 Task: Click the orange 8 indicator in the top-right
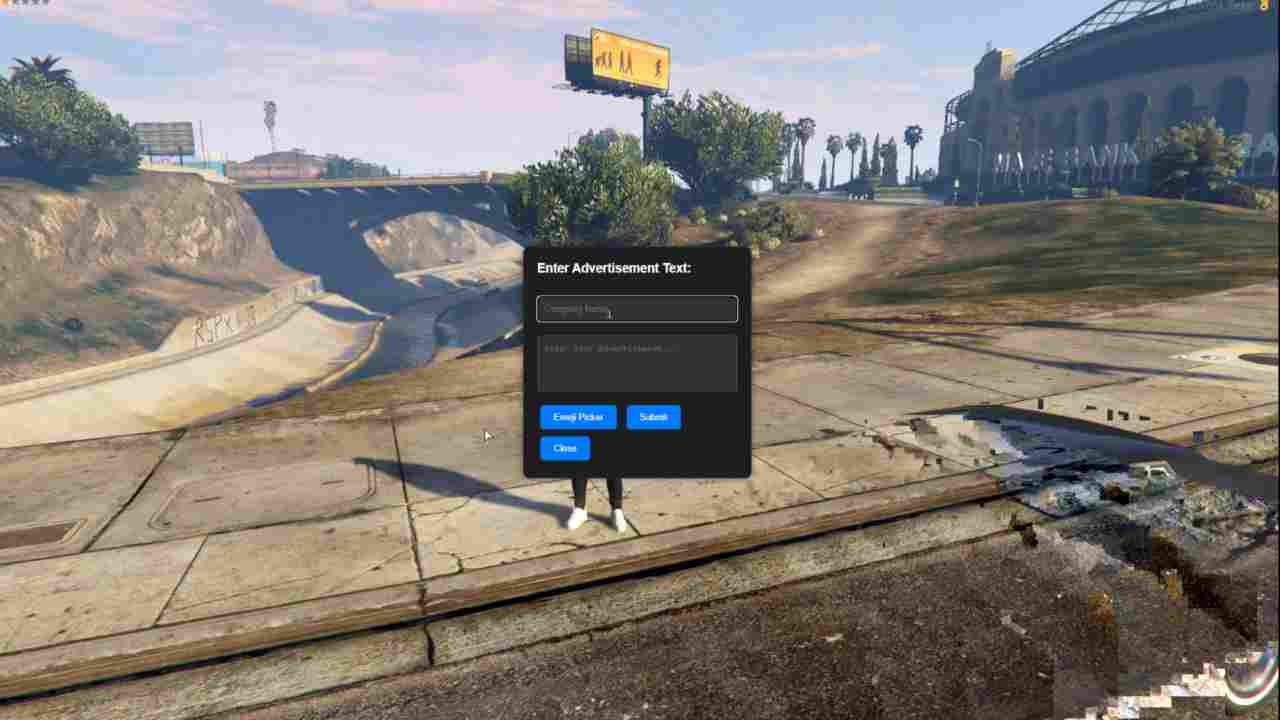tap(1263, 5)
